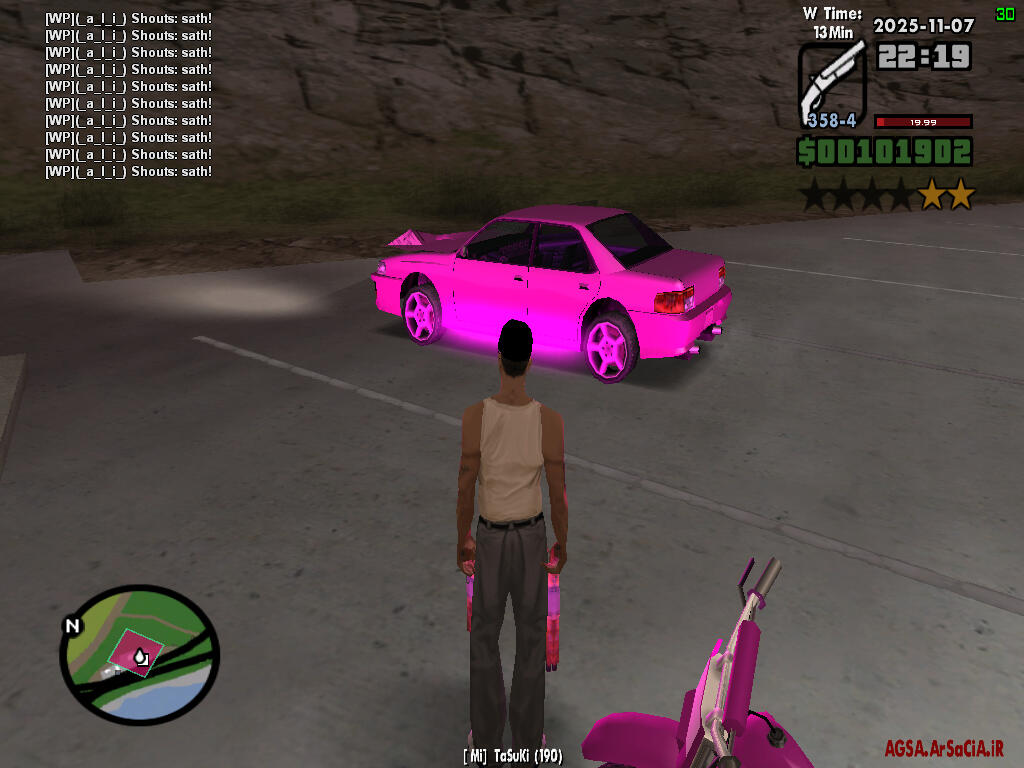Screen dimensions: 1024x768
Task: Select the chat log of shout messages
Action: (128, 95)
